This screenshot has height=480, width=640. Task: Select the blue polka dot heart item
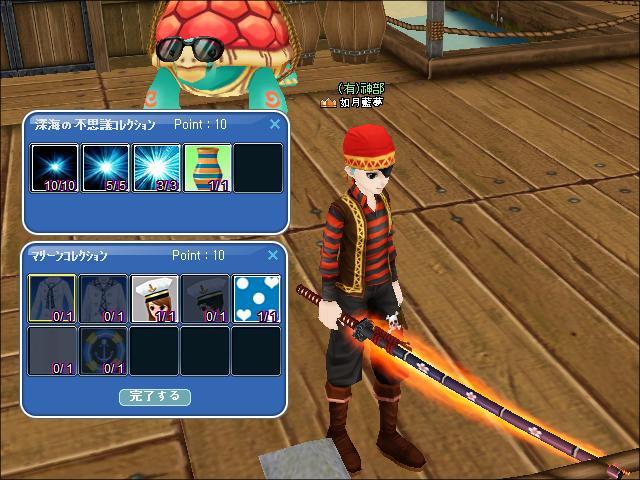click(257, 299)
